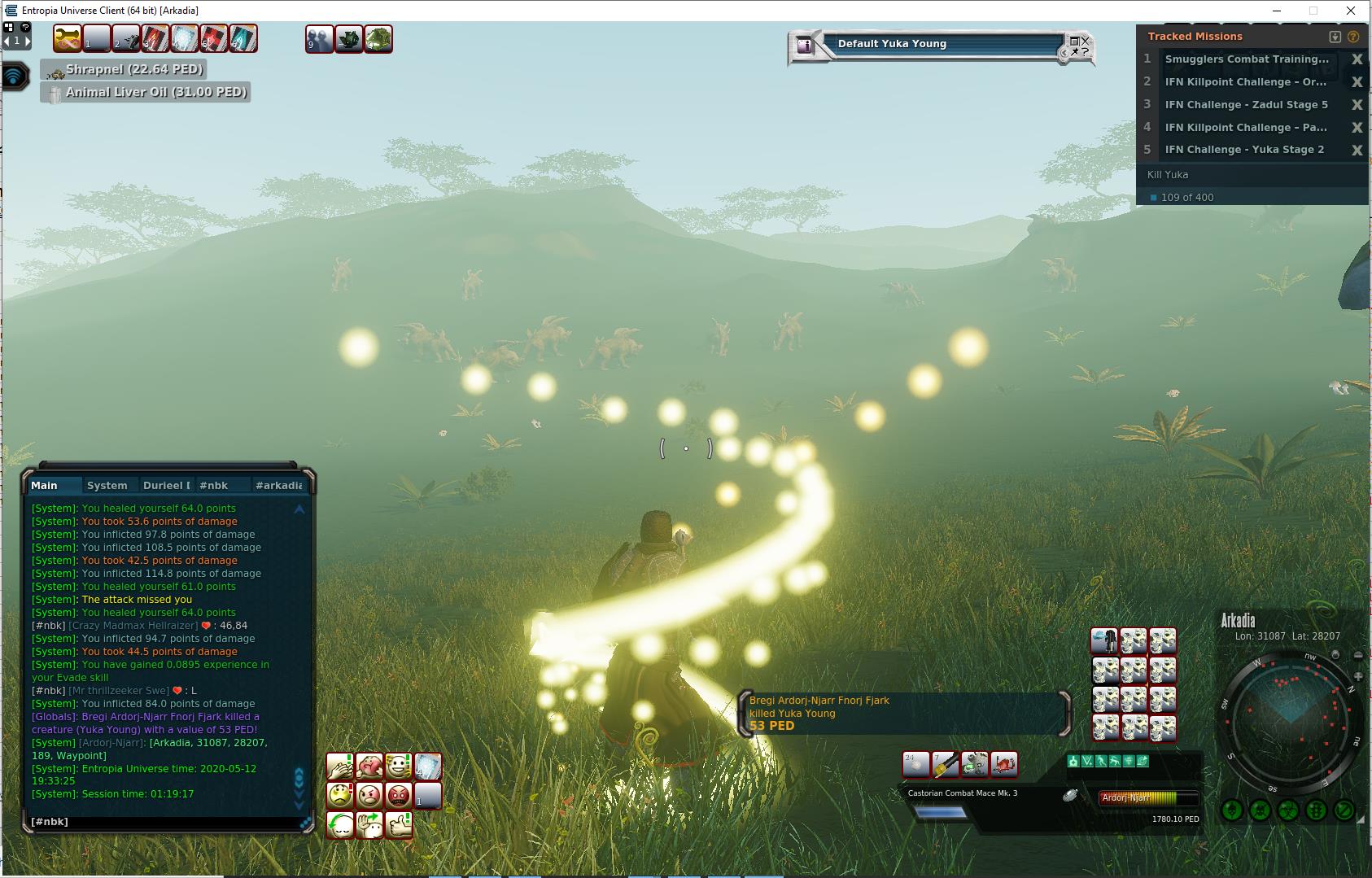Use the angry red face emote

tap(399, 795)
